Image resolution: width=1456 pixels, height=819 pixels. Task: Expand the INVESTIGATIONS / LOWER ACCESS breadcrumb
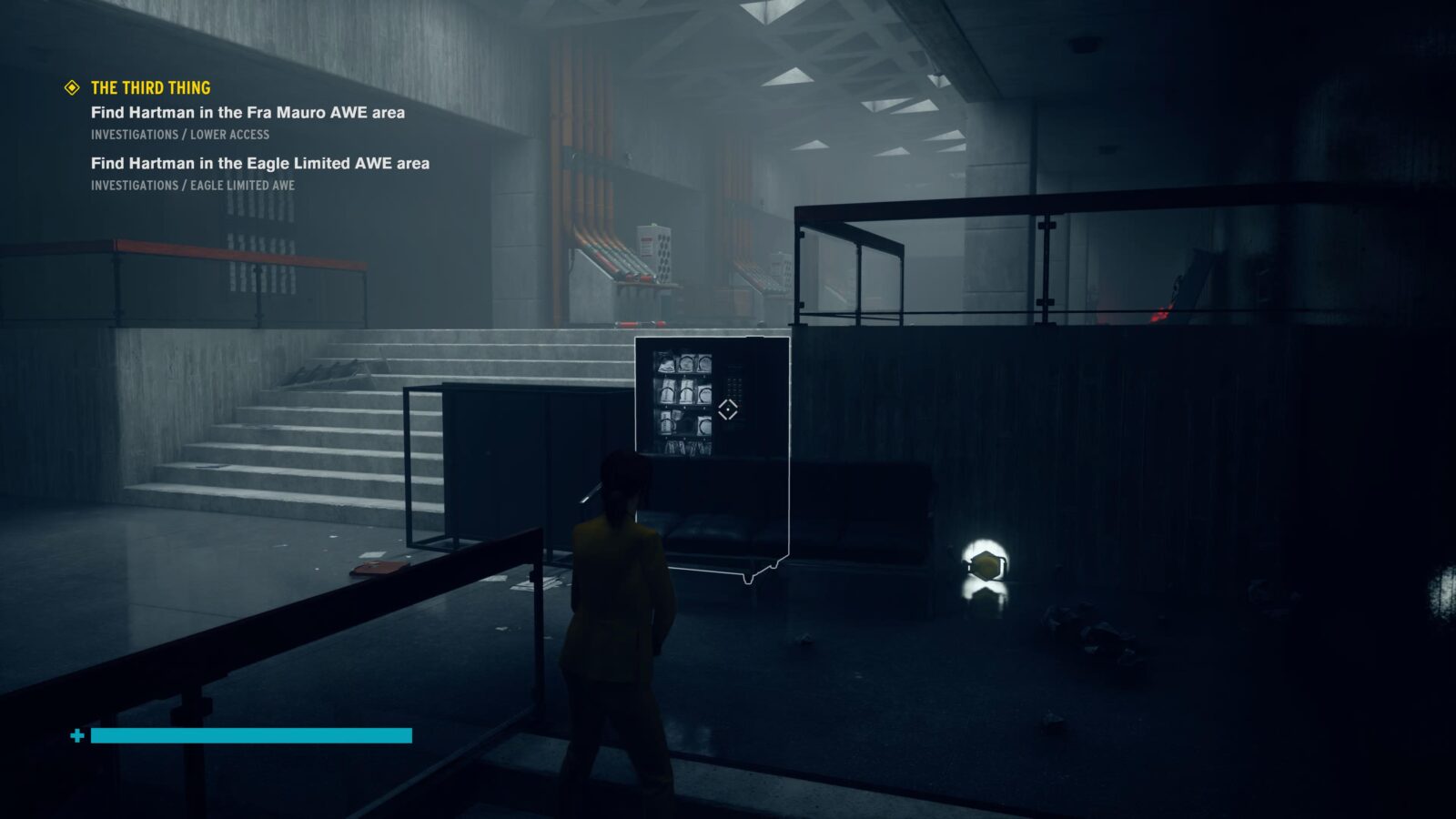(180, 133)
